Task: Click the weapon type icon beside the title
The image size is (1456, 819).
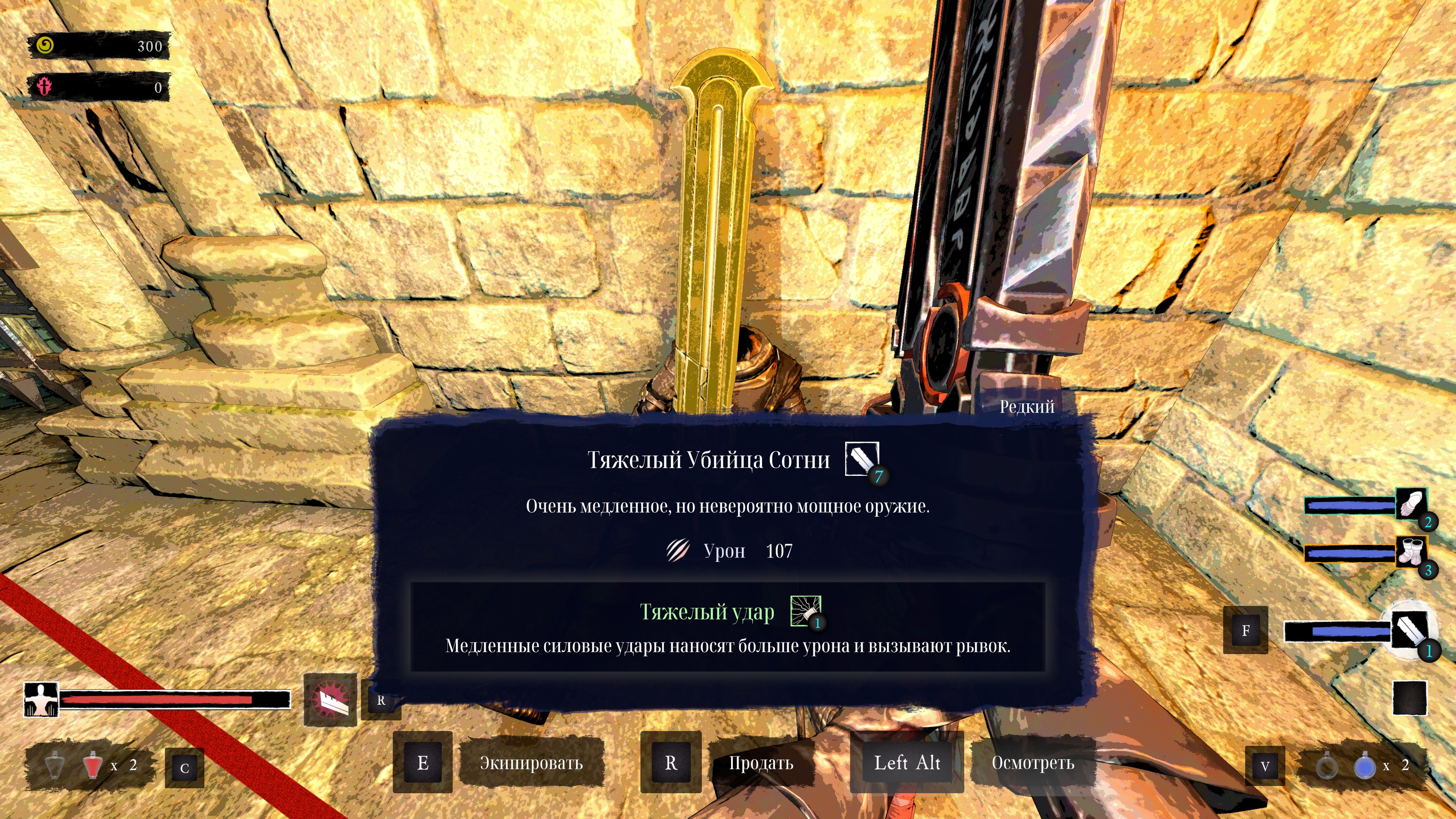Action: coord(862,458)
